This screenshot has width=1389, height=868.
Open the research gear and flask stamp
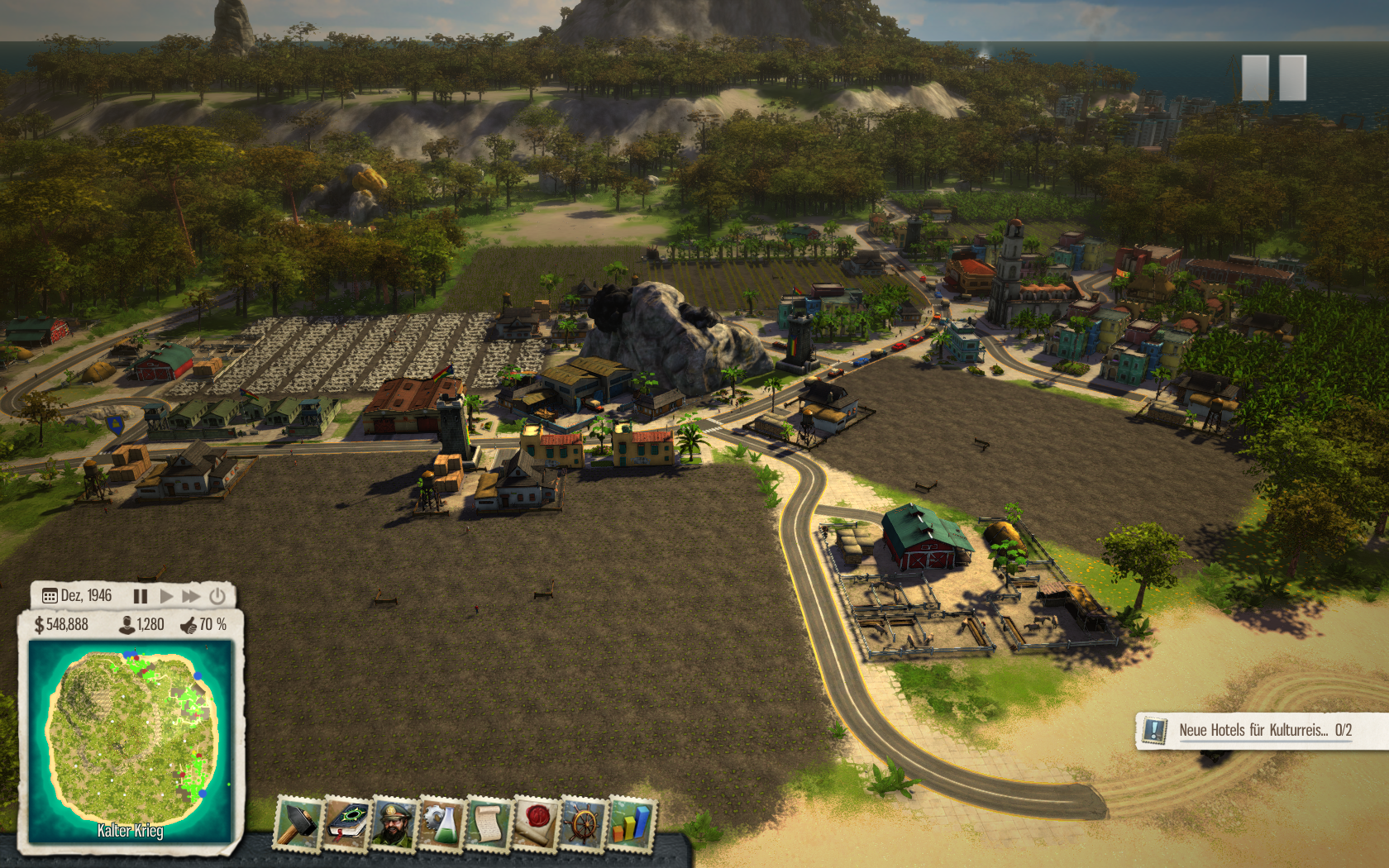click(441, 823)
